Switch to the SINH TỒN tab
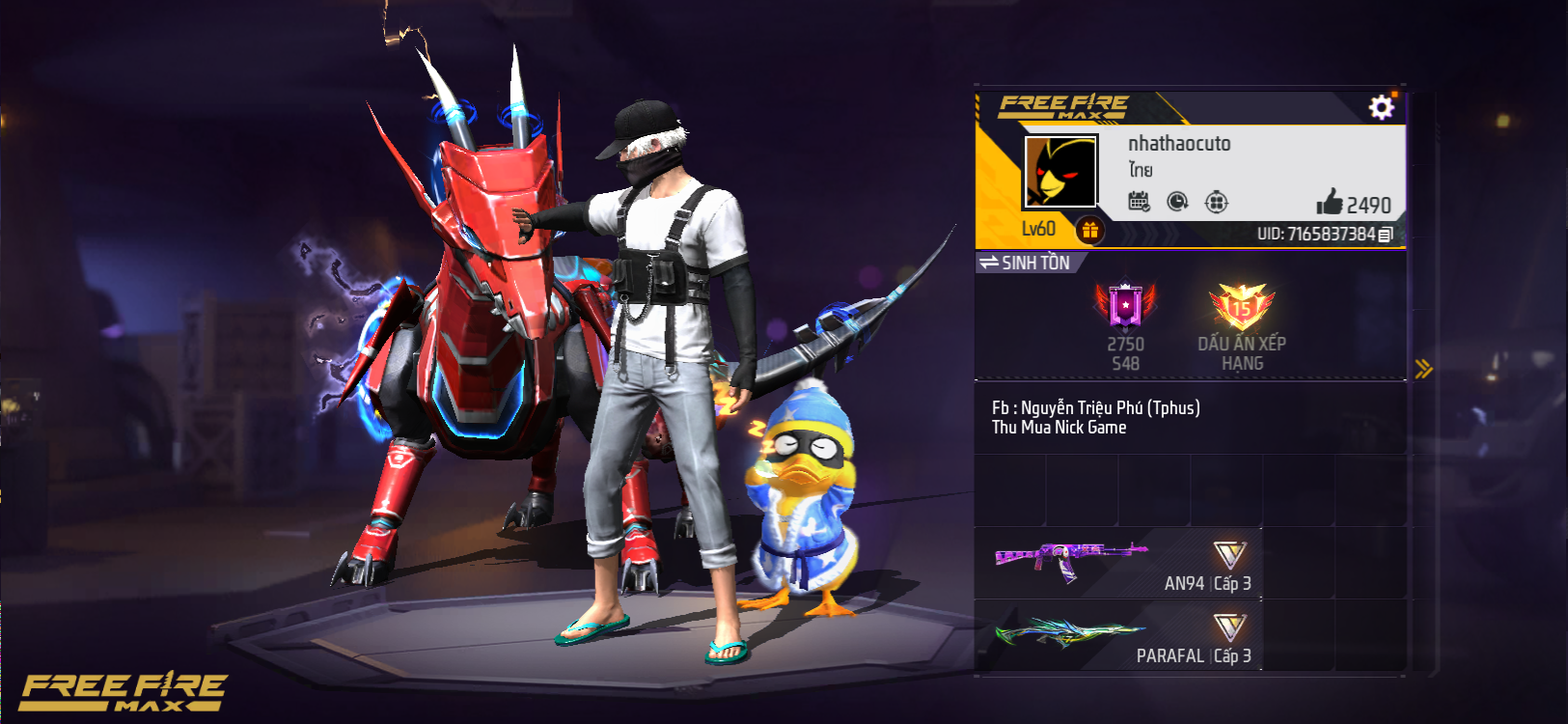Image resolution: width=1568 pixels, height=724 pixels. pos(1037,262)
